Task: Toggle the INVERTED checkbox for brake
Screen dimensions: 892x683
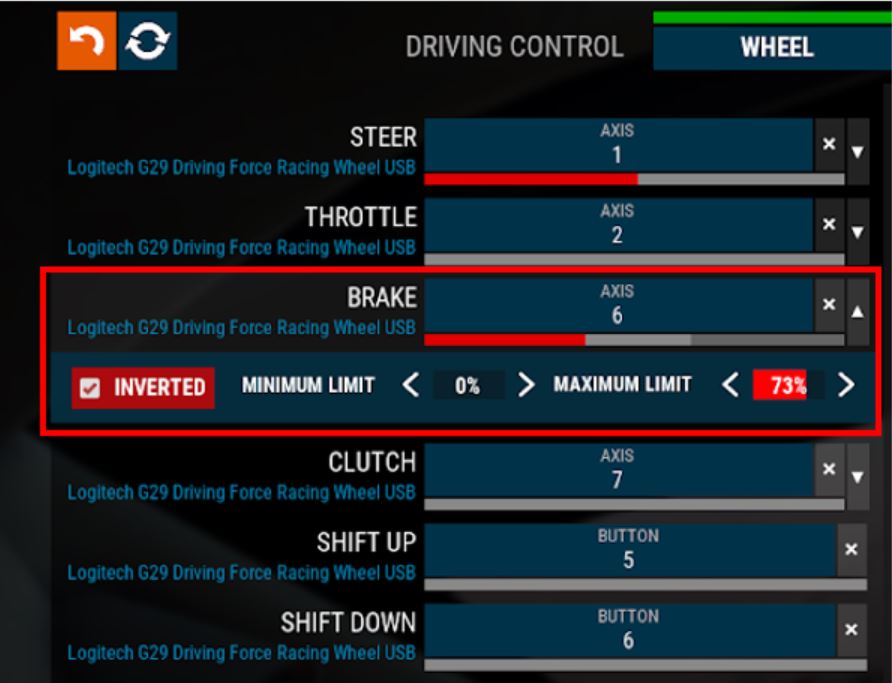Action: [91, 388]
